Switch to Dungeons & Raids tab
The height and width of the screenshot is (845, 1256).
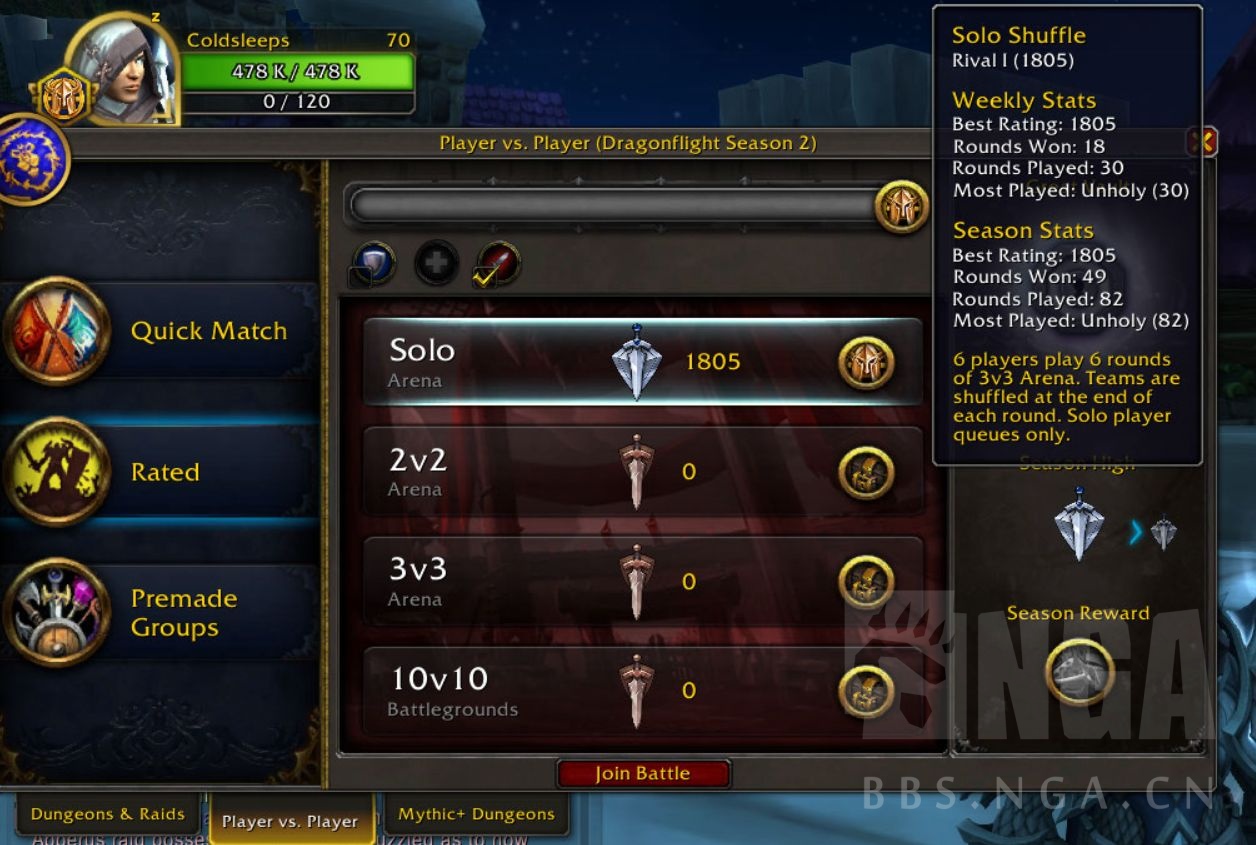tap(107, 814)
